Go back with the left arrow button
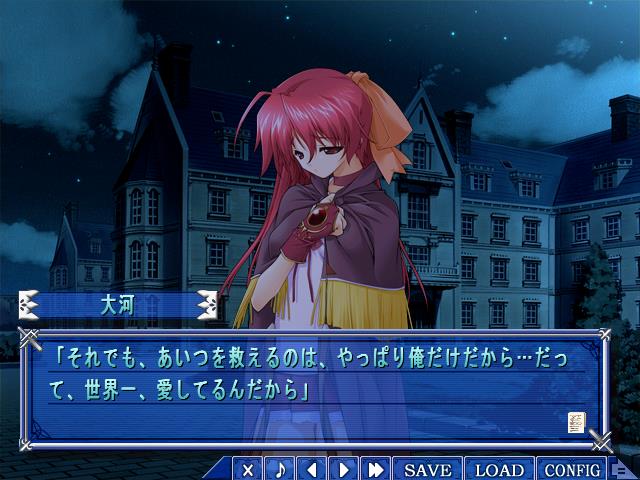 [312, 469]
